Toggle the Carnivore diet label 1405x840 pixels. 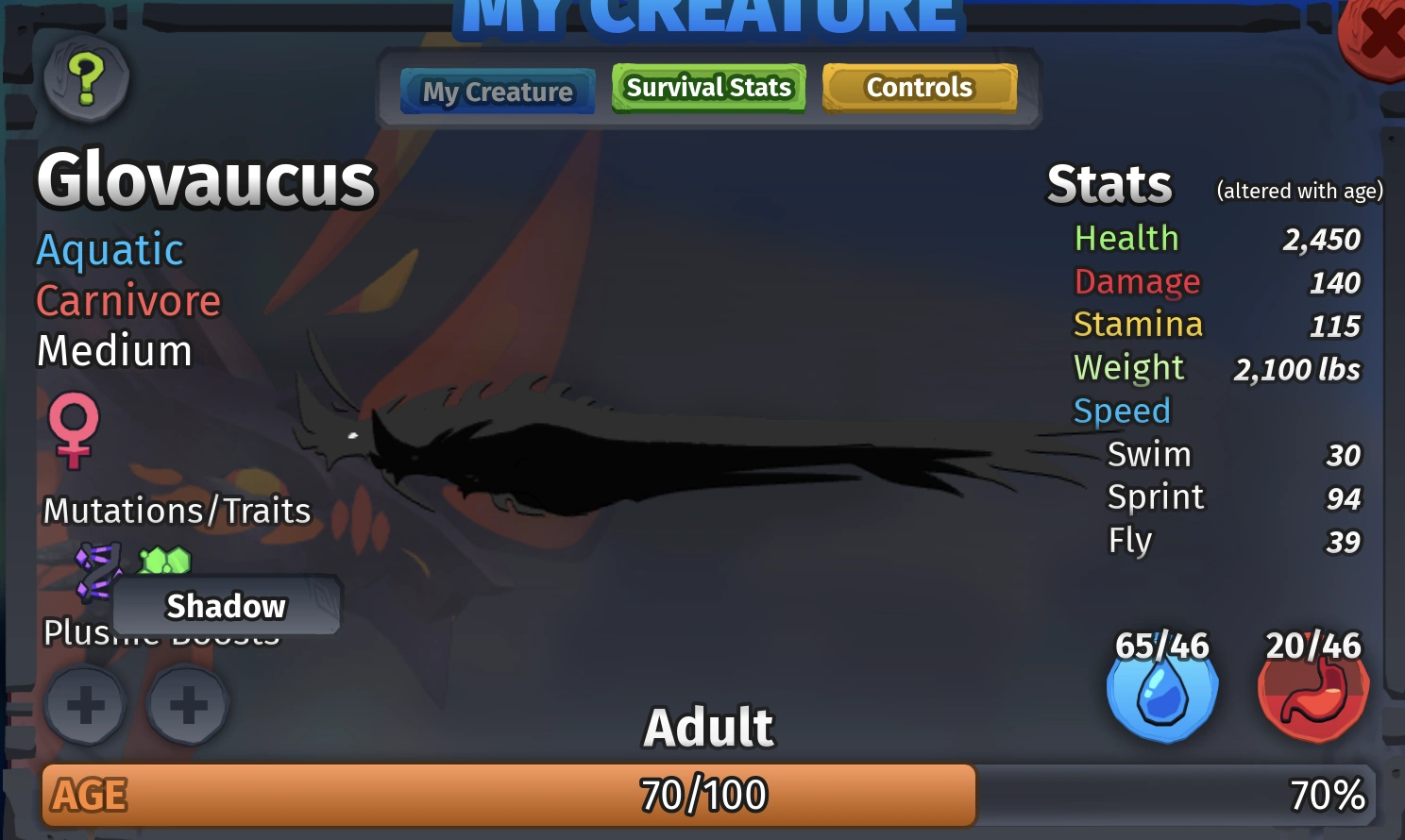(128, 300)
